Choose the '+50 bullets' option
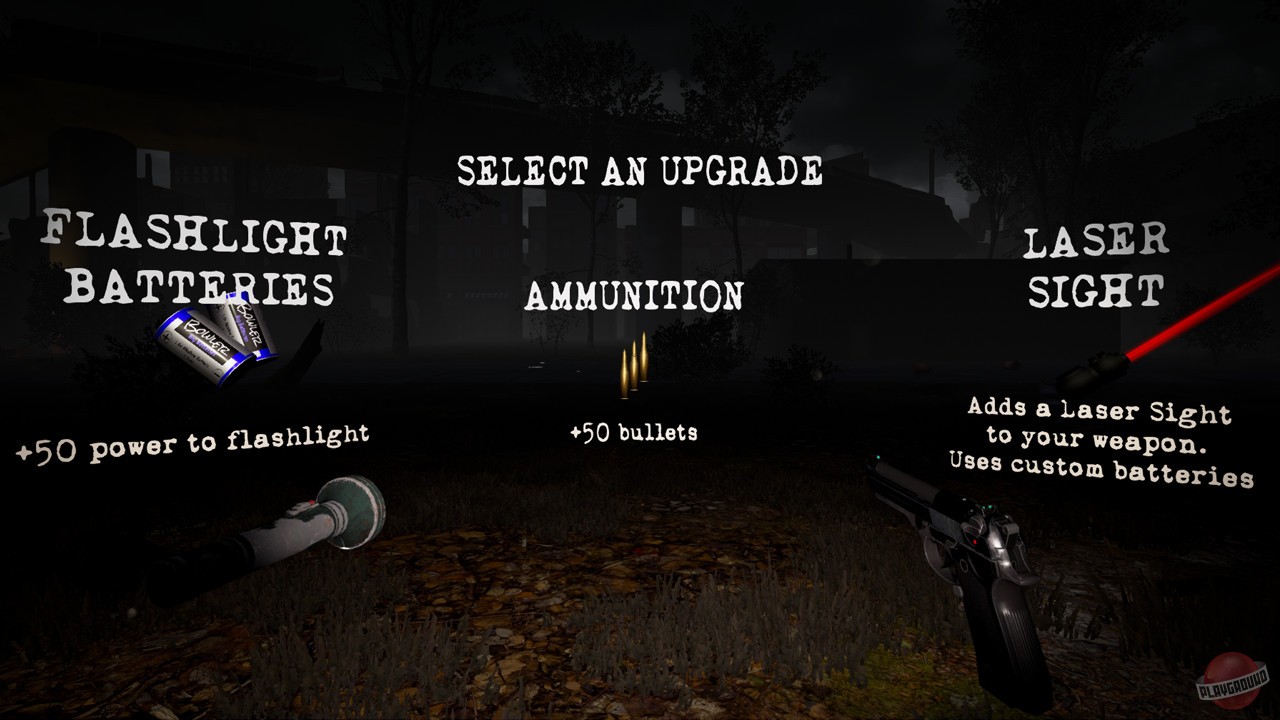This screenshot has height=720, width=1280. [637, 432]
